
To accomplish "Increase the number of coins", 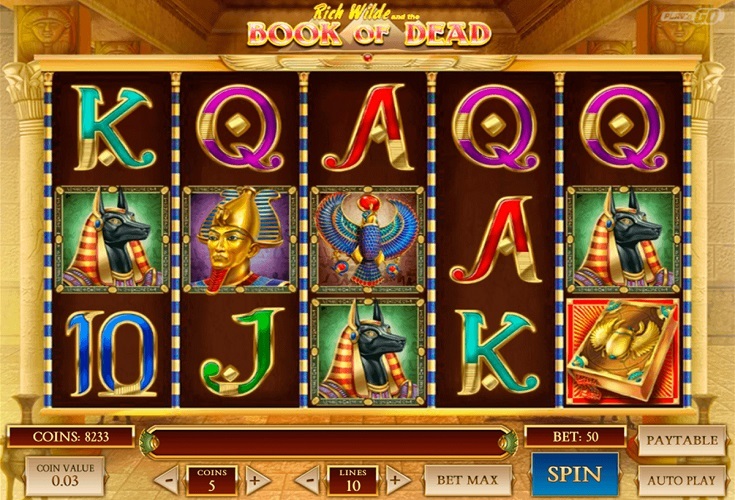I will pyautogui.click(x=254, y=480).
